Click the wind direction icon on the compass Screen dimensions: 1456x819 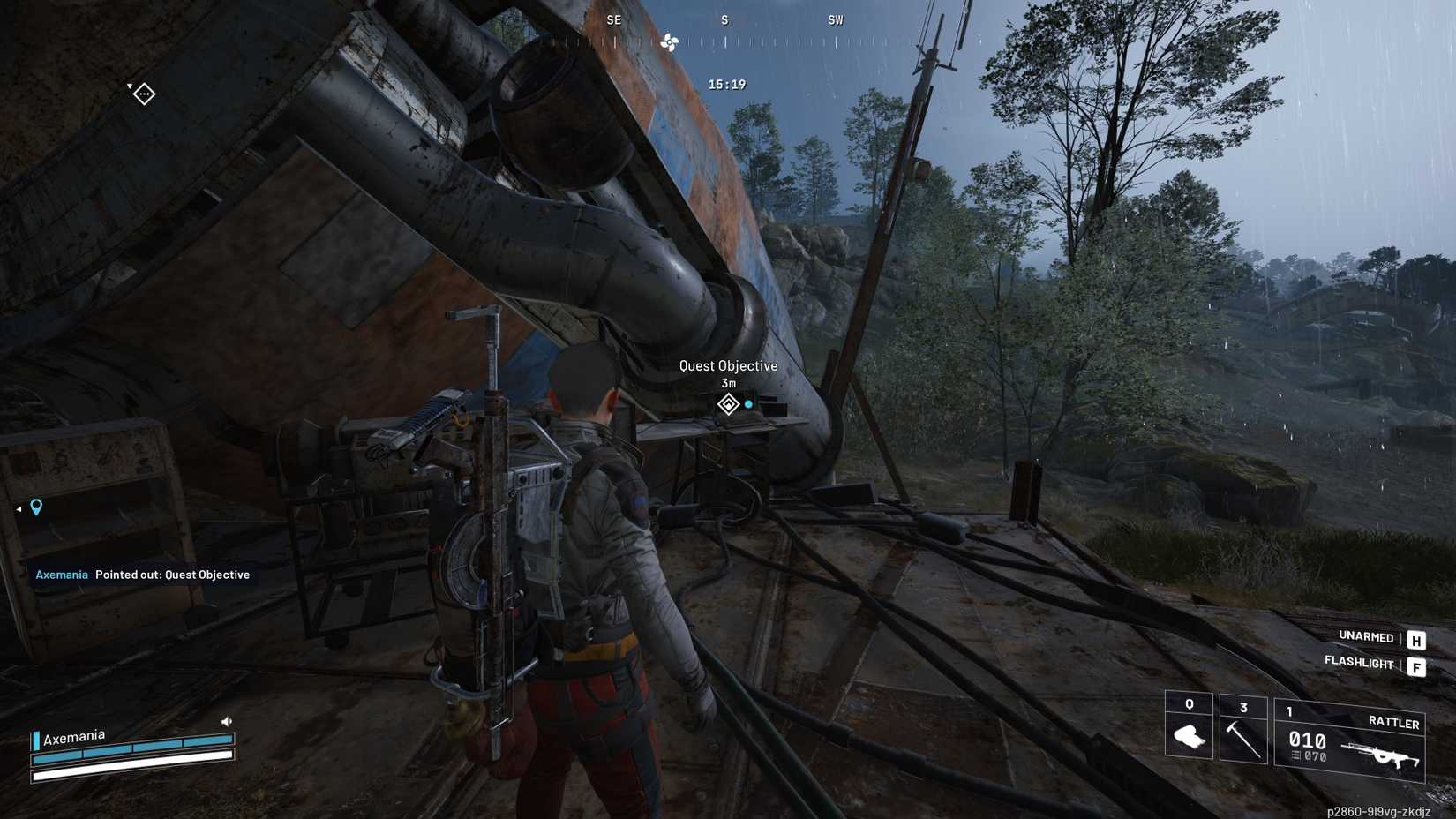coord(671,41)
